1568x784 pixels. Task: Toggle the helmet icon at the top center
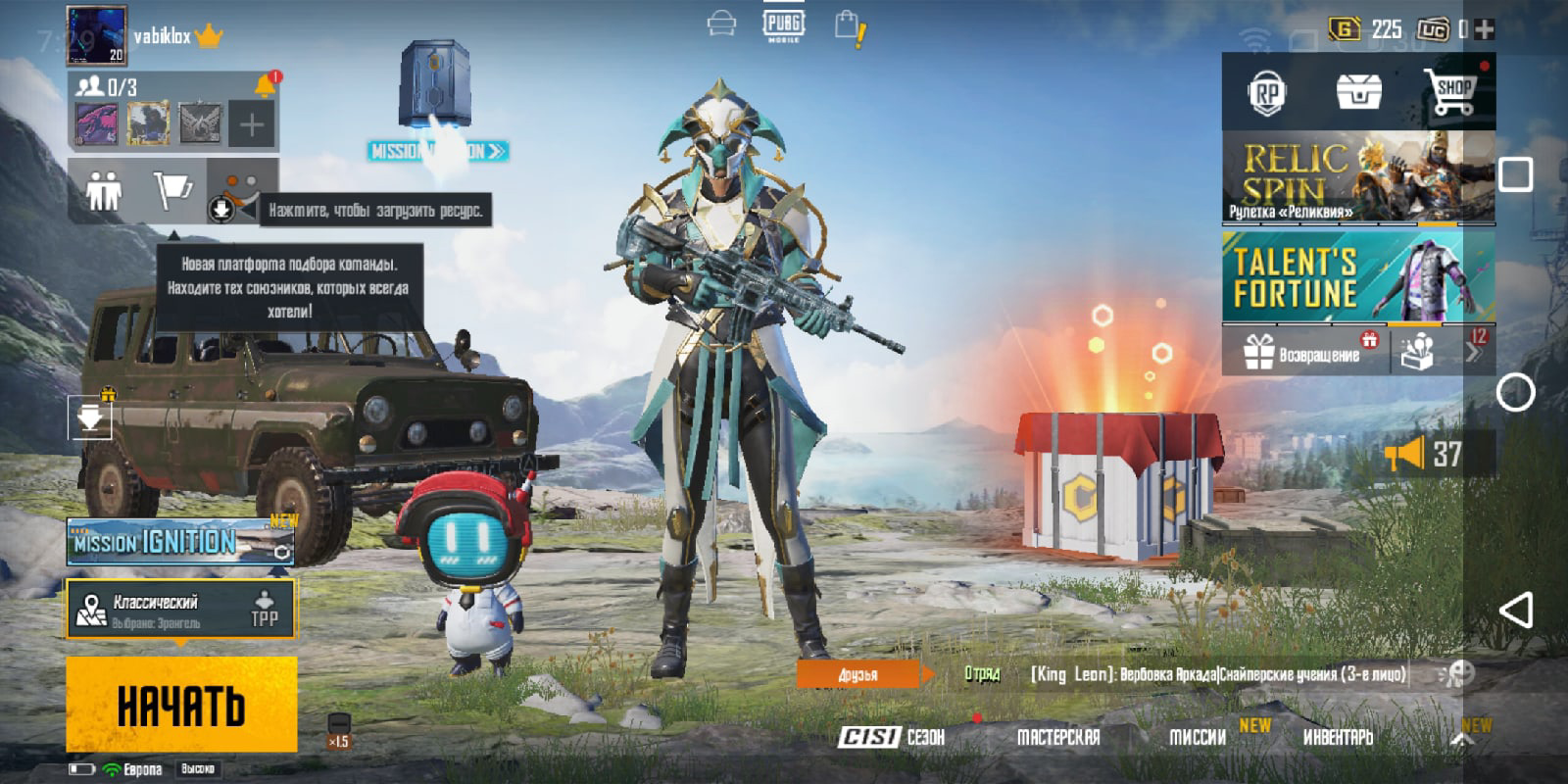tap(722, 23)
